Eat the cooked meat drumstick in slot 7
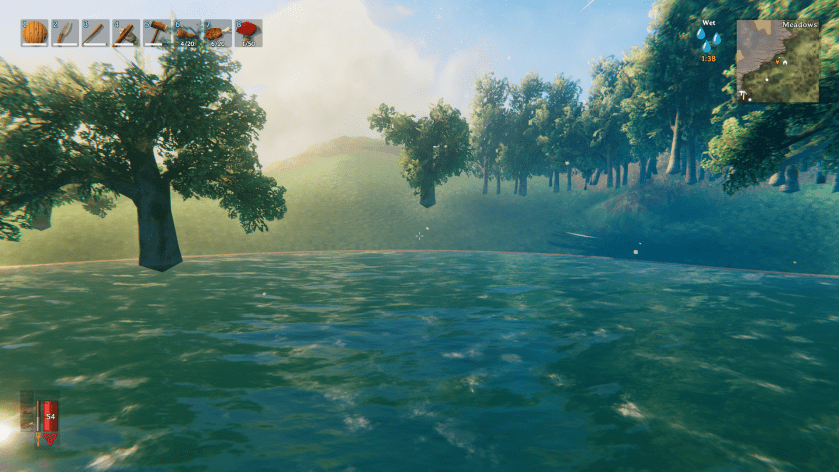Image resolution: width=839 pixels, height=472 pixels. click(x=218, y=33)
